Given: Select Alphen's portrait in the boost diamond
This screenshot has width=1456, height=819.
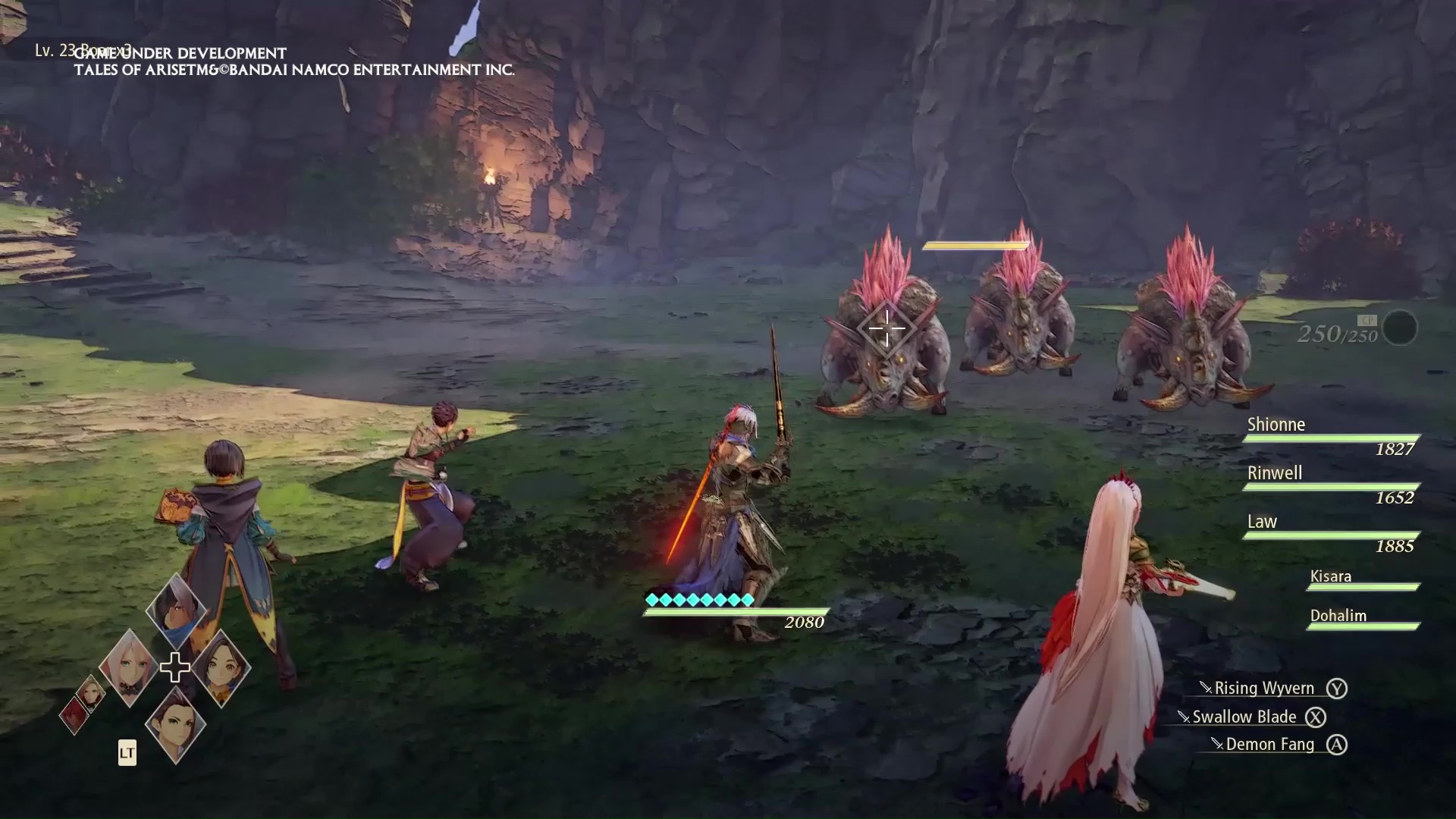Looking at the screenshot, I should (x=176, y=610).
